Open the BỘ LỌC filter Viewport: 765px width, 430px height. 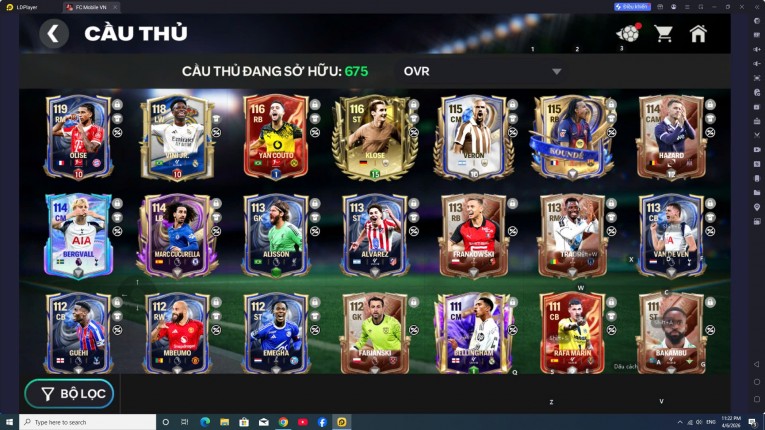[x=70, y=394]
